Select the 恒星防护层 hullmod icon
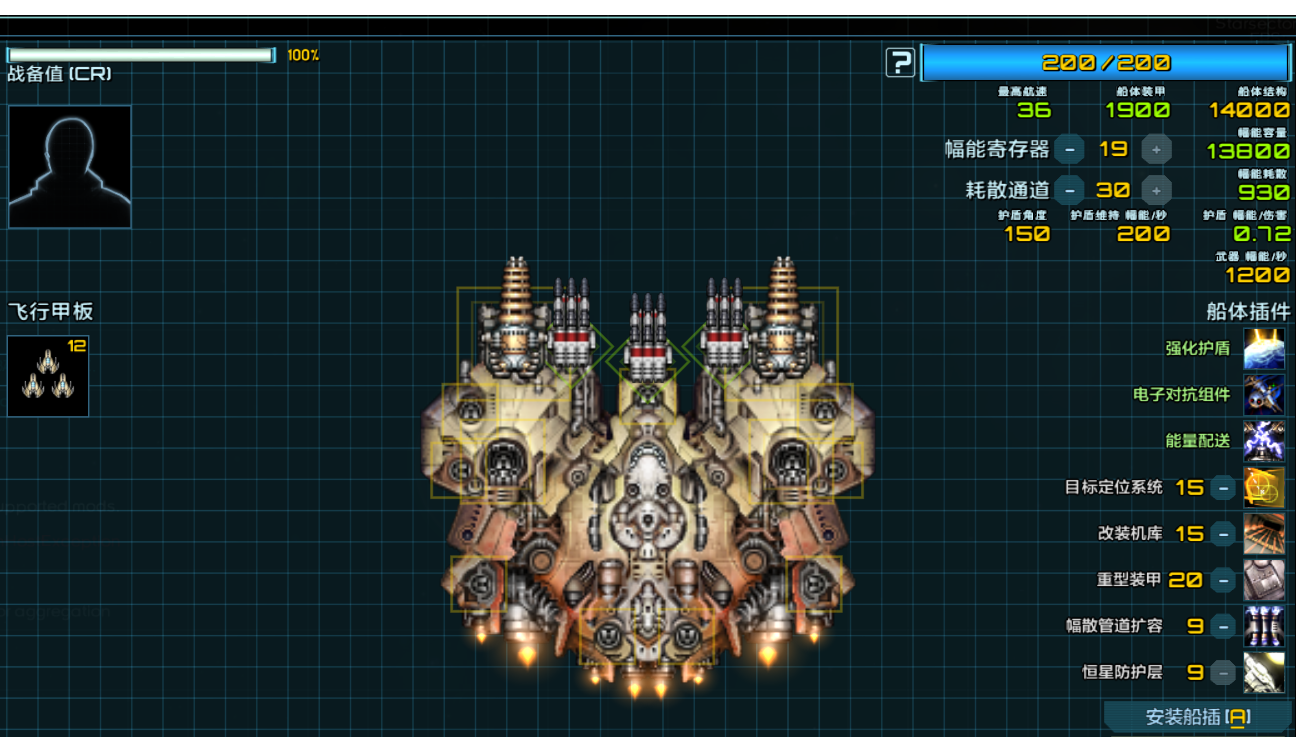 (1264, 671)
